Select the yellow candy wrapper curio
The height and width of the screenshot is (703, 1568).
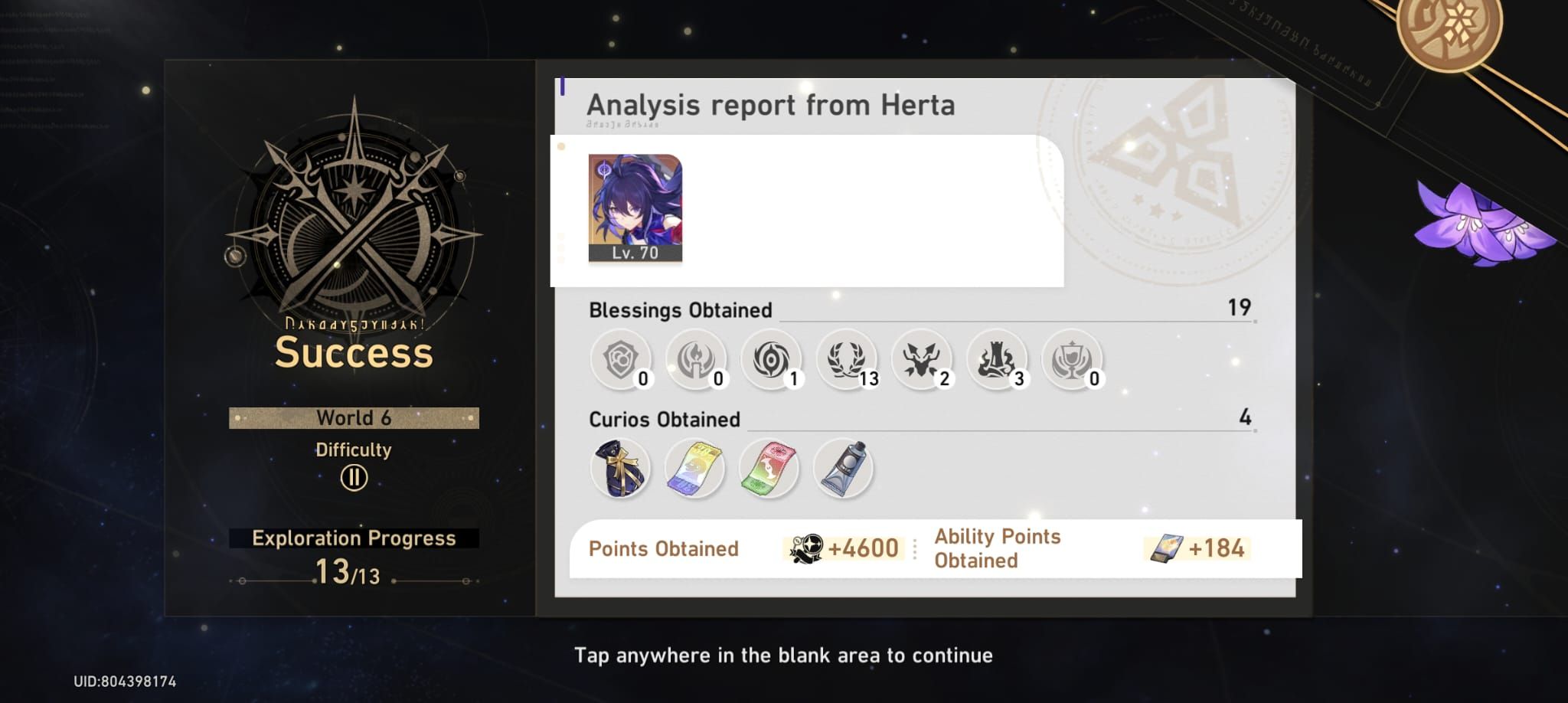pos(696,467)
